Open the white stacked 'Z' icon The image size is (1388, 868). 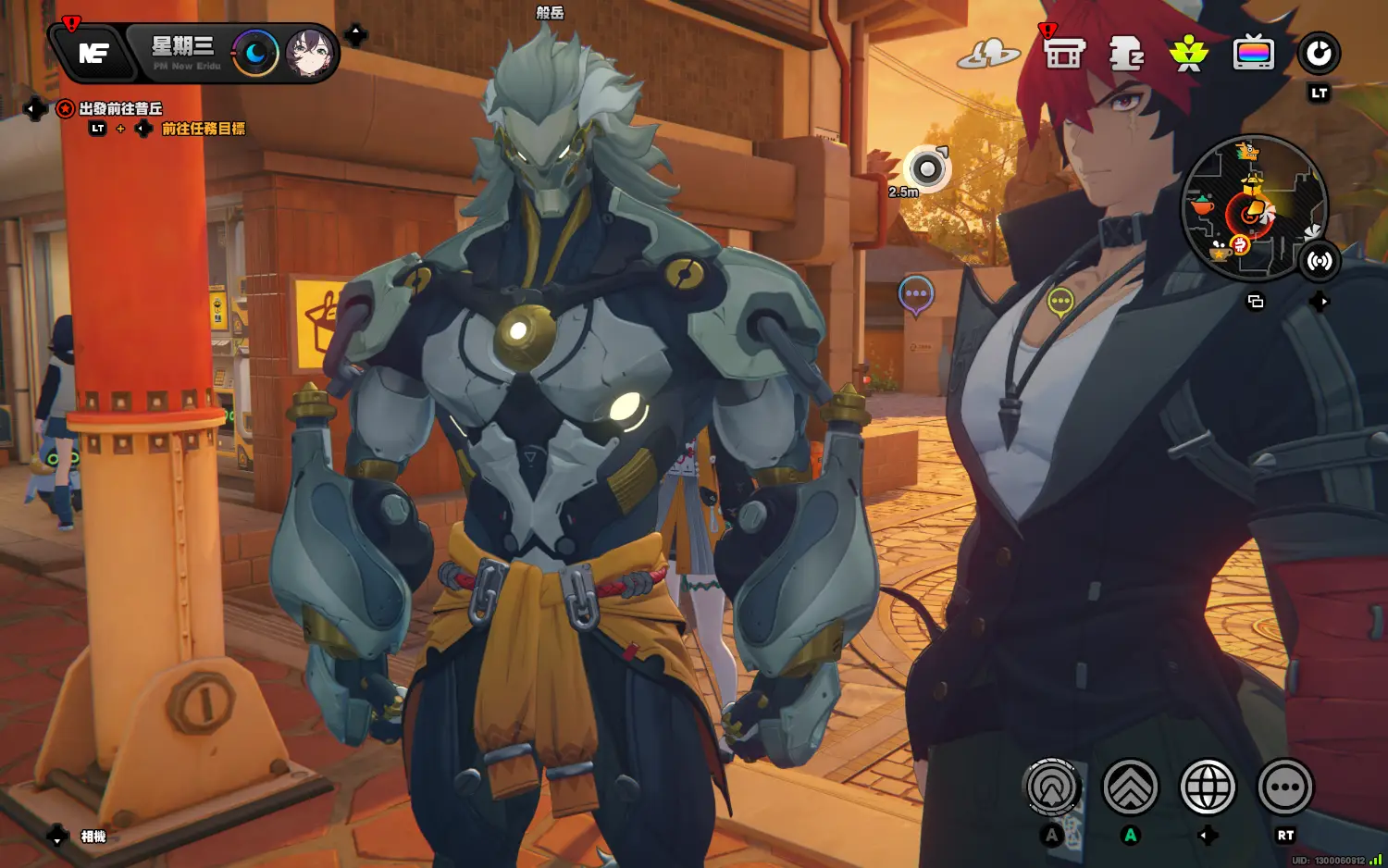[x=1126, y=55]
